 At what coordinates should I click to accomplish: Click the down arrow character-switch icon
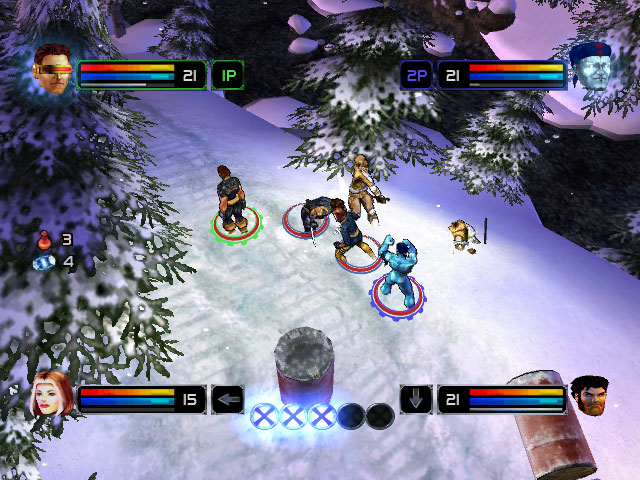[416, 399]
